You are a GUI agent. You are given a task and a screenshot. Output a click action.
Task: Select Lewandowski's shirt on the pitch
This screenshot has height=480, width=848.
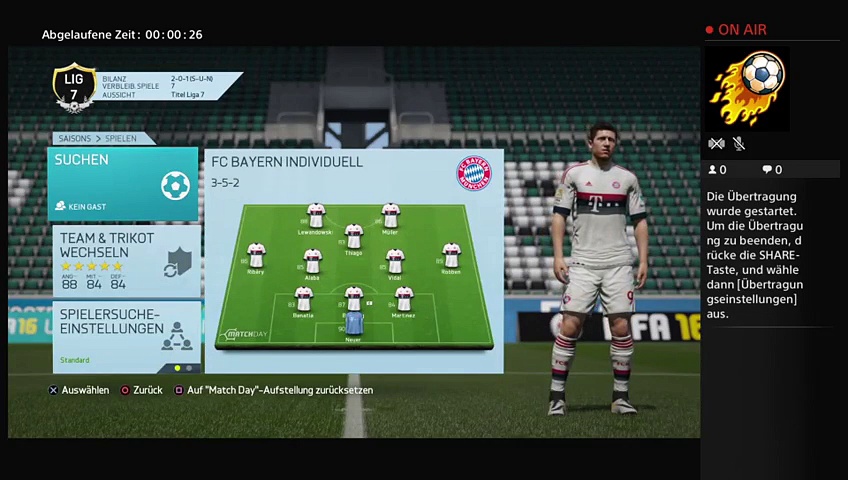point(316,216)
